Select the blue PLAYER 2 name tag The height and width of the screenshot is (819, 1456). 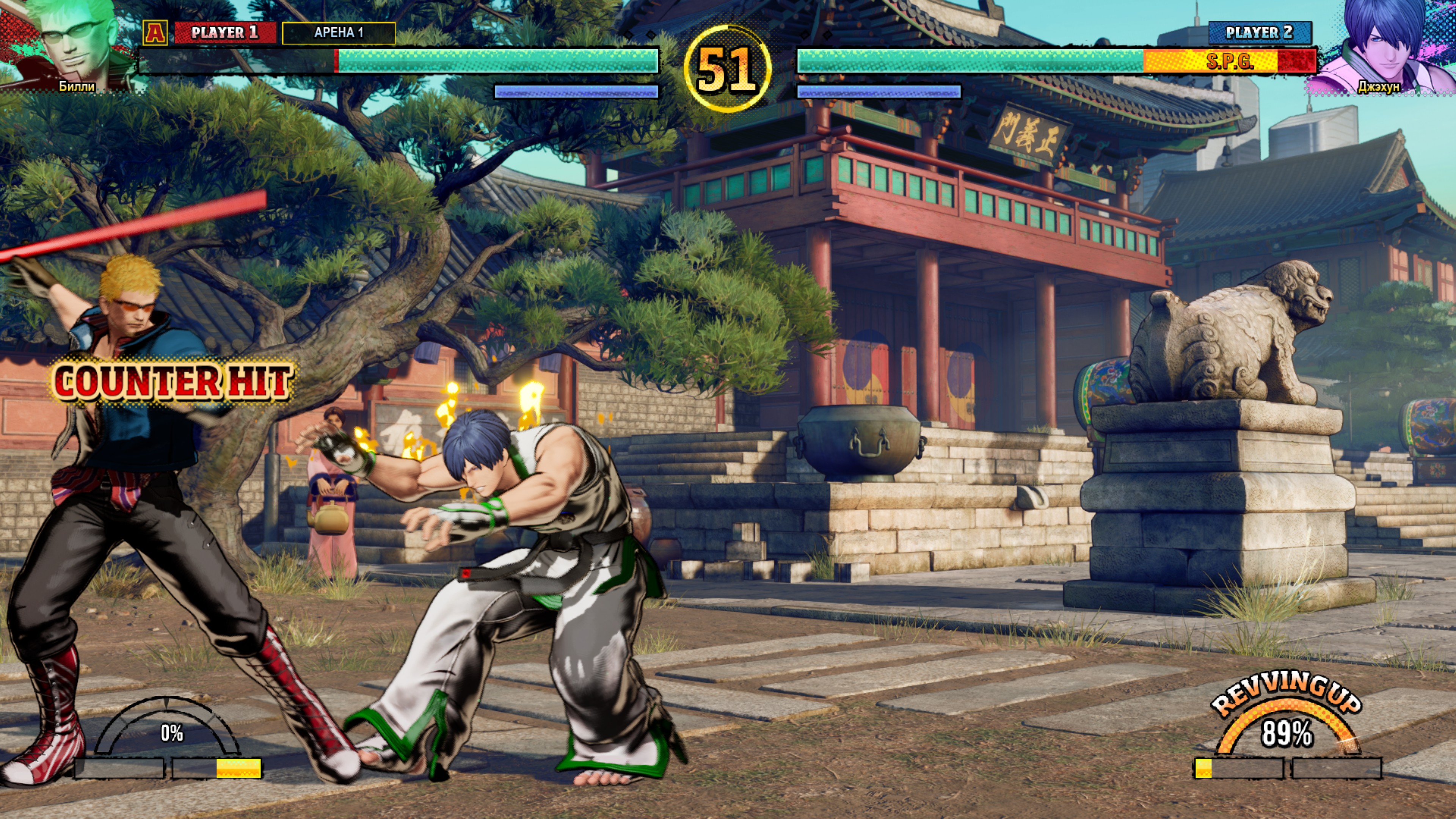pos(1259,32)
